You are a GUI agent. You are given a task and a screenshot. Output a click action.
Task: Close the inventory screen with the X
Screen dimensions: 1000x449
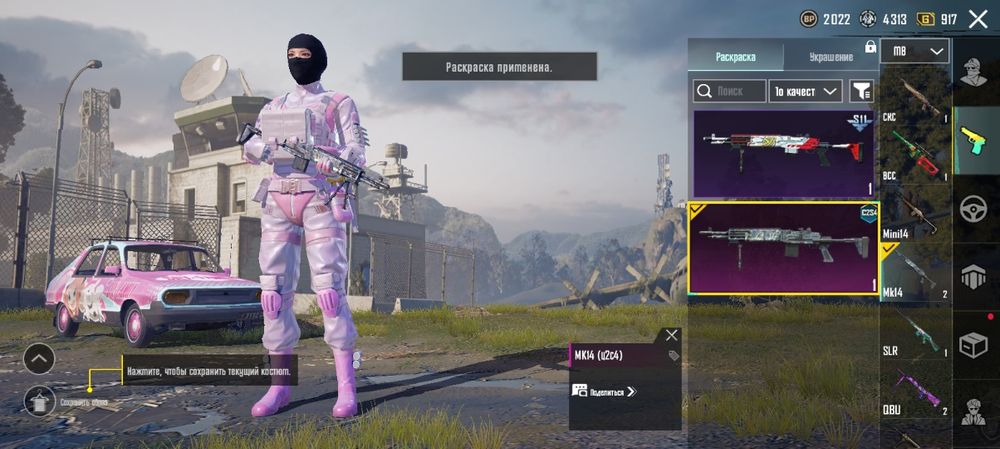(978, 18)
